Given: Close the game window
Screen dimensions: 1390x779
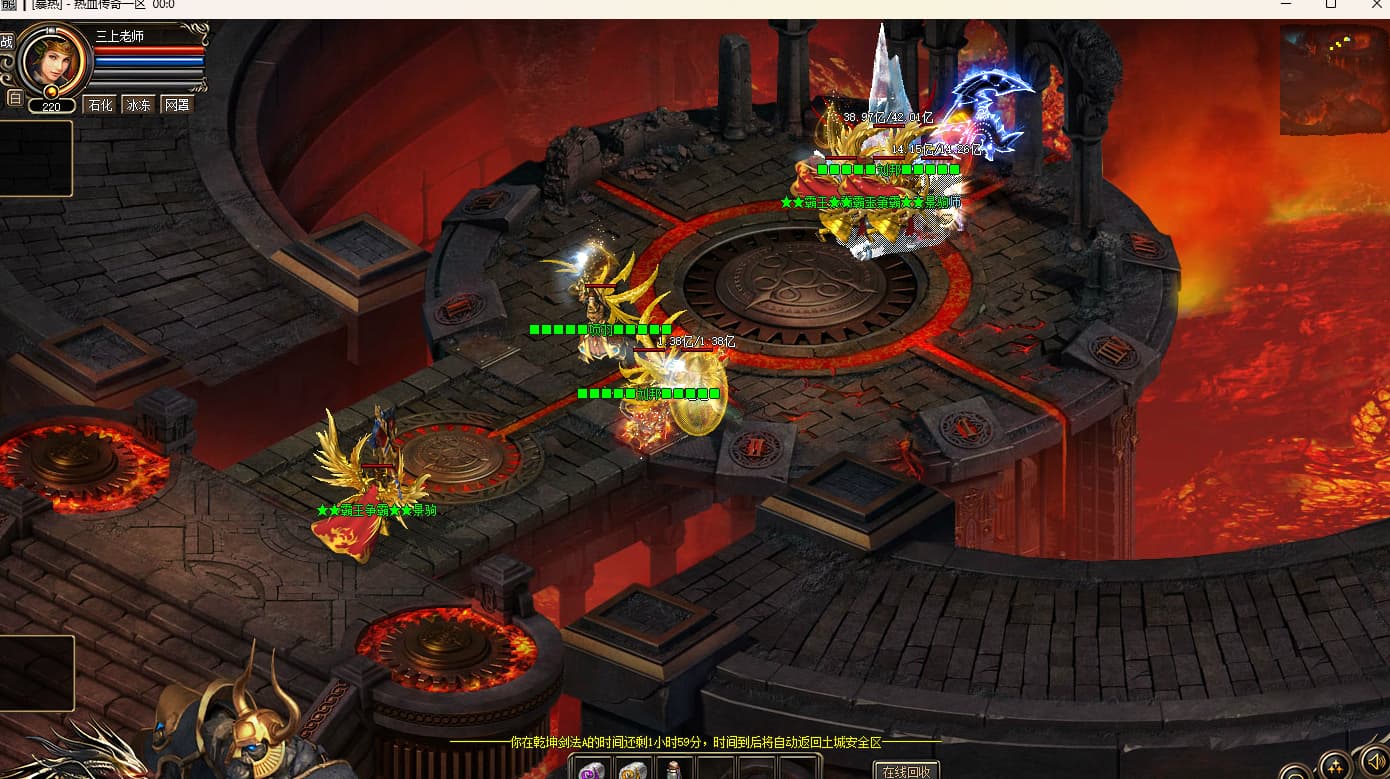Looking at the screenshot, I should tap(1376, 5).
